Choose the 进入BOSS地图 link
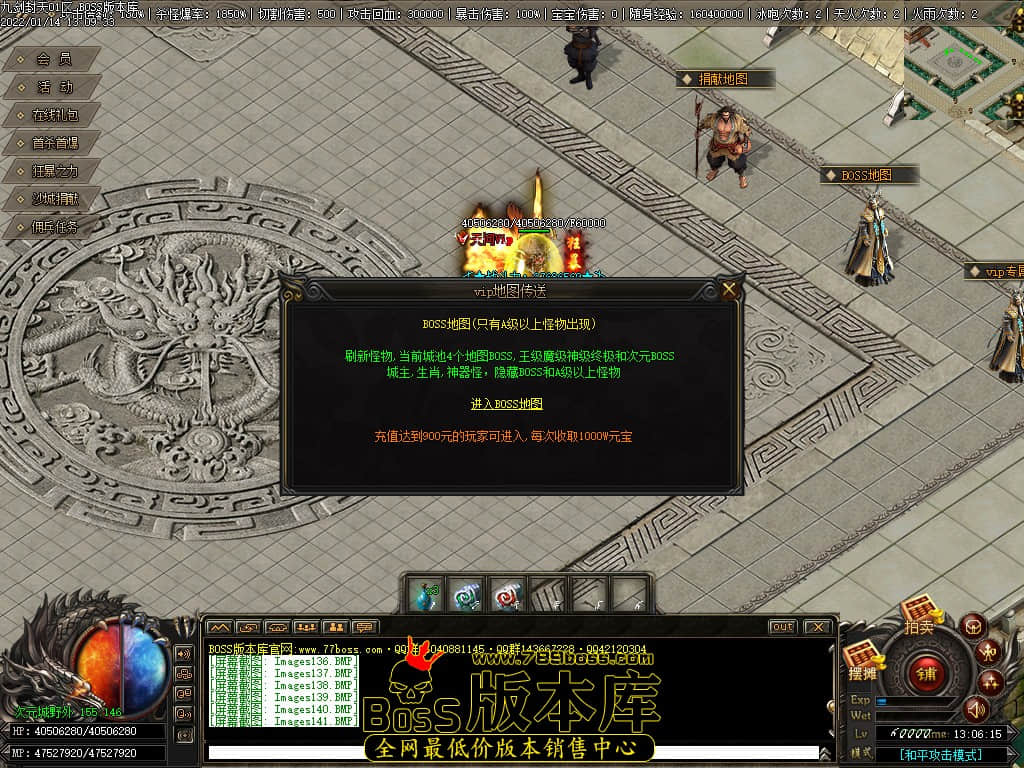 click(x=507, y=404)
